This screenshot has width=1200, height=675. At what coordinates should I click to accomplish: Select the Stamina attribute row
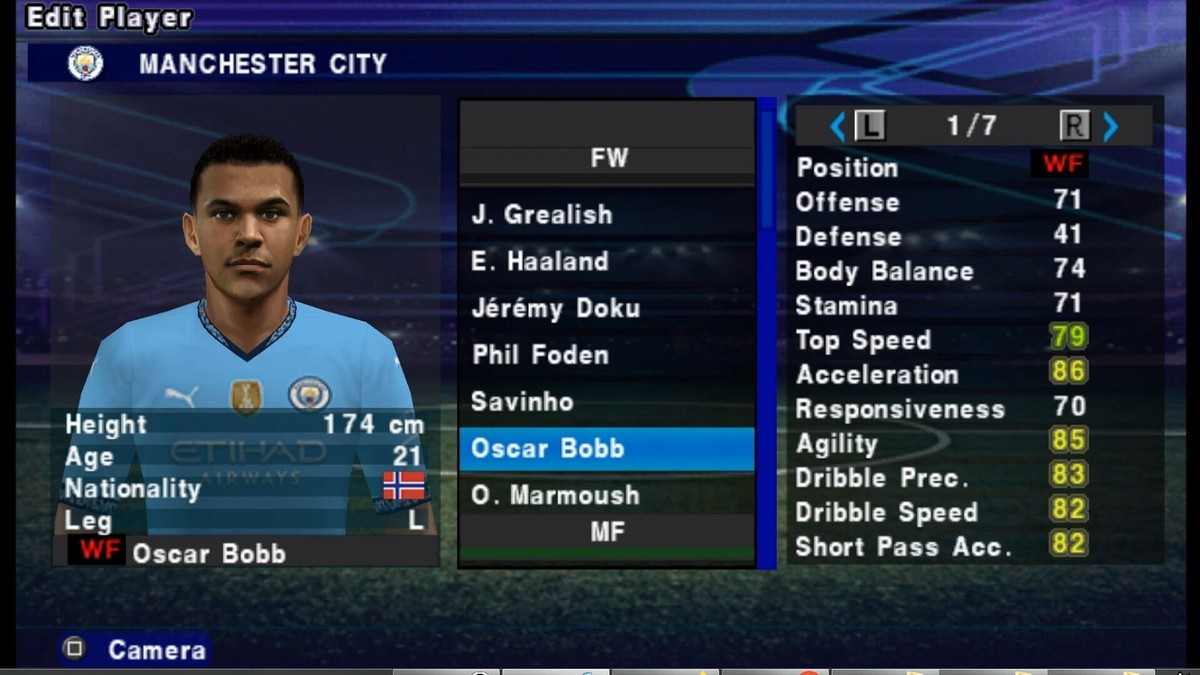pyautogui.click(x=940, y=305)
